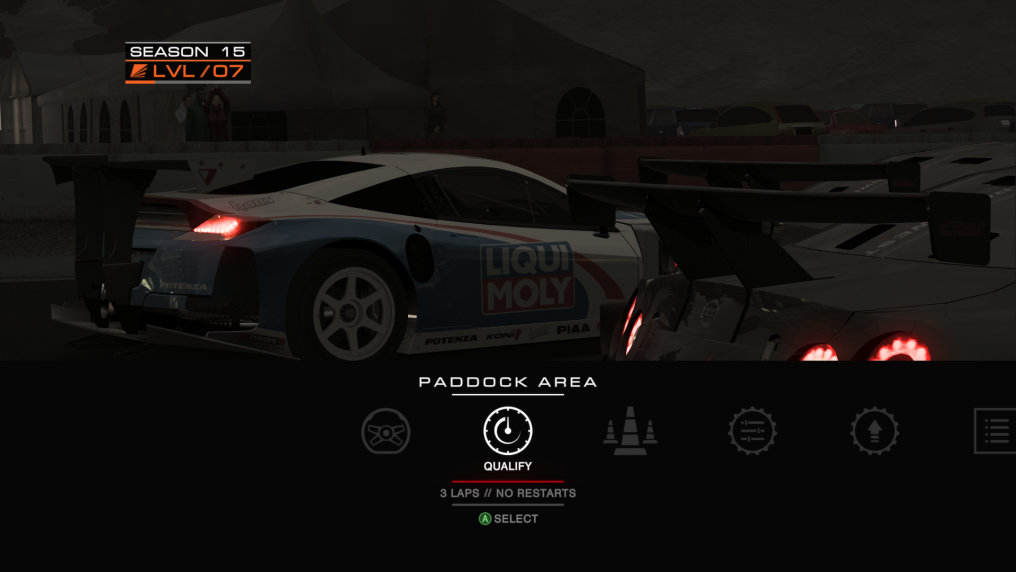Viewport: 1016px width, 572px height.
Task: Open the gear with tuning sliders icon
Action: (752, 432)
